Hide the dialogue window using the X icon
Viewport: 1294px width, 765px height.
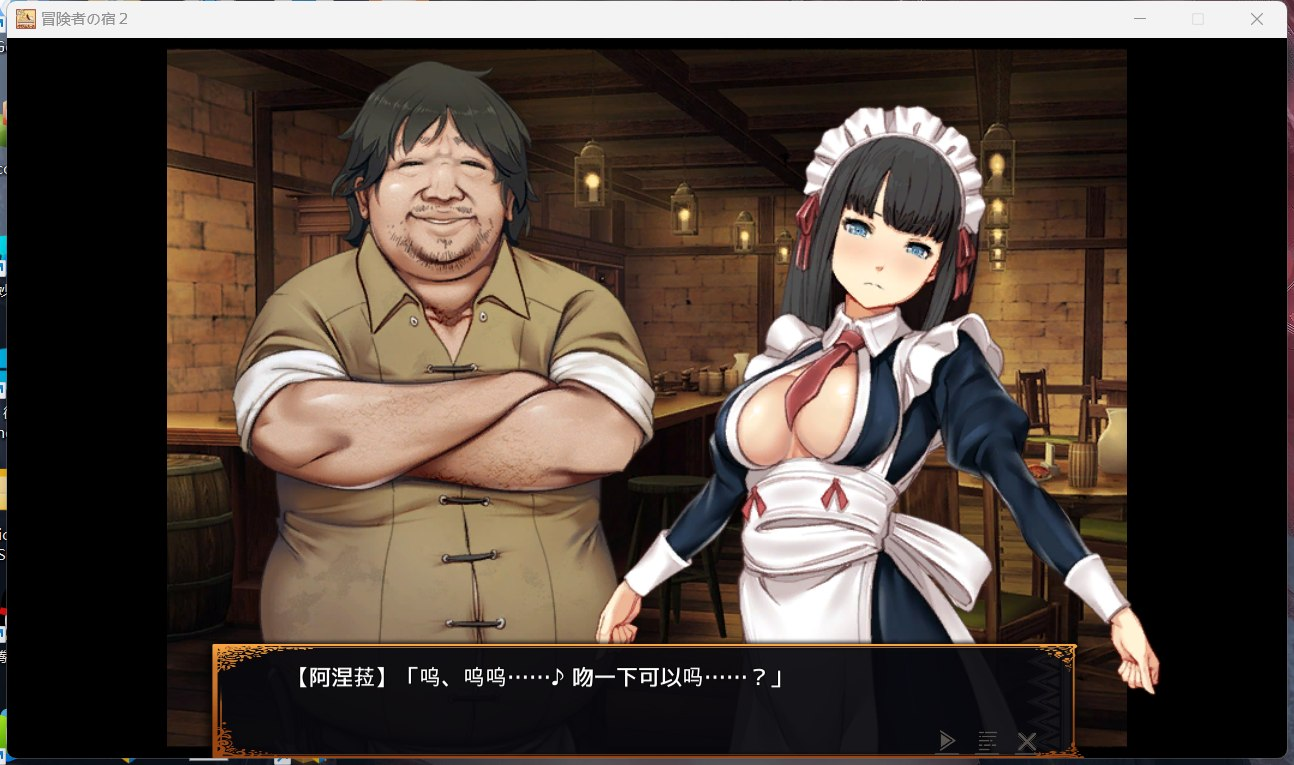click(x=1027, y=741)
